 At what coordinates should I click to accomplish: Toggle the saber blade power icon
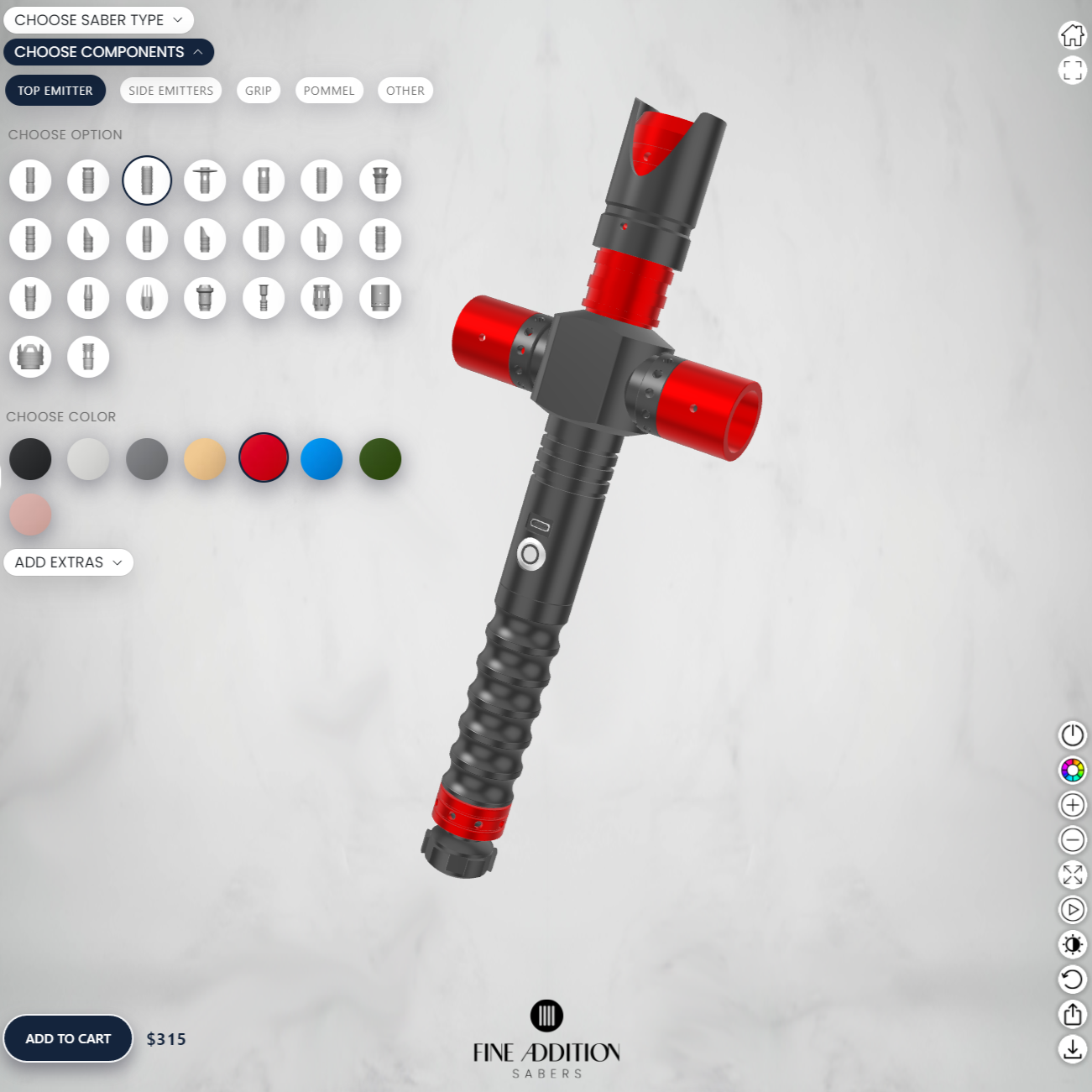pyautogui.click(x=1072, y=734)
